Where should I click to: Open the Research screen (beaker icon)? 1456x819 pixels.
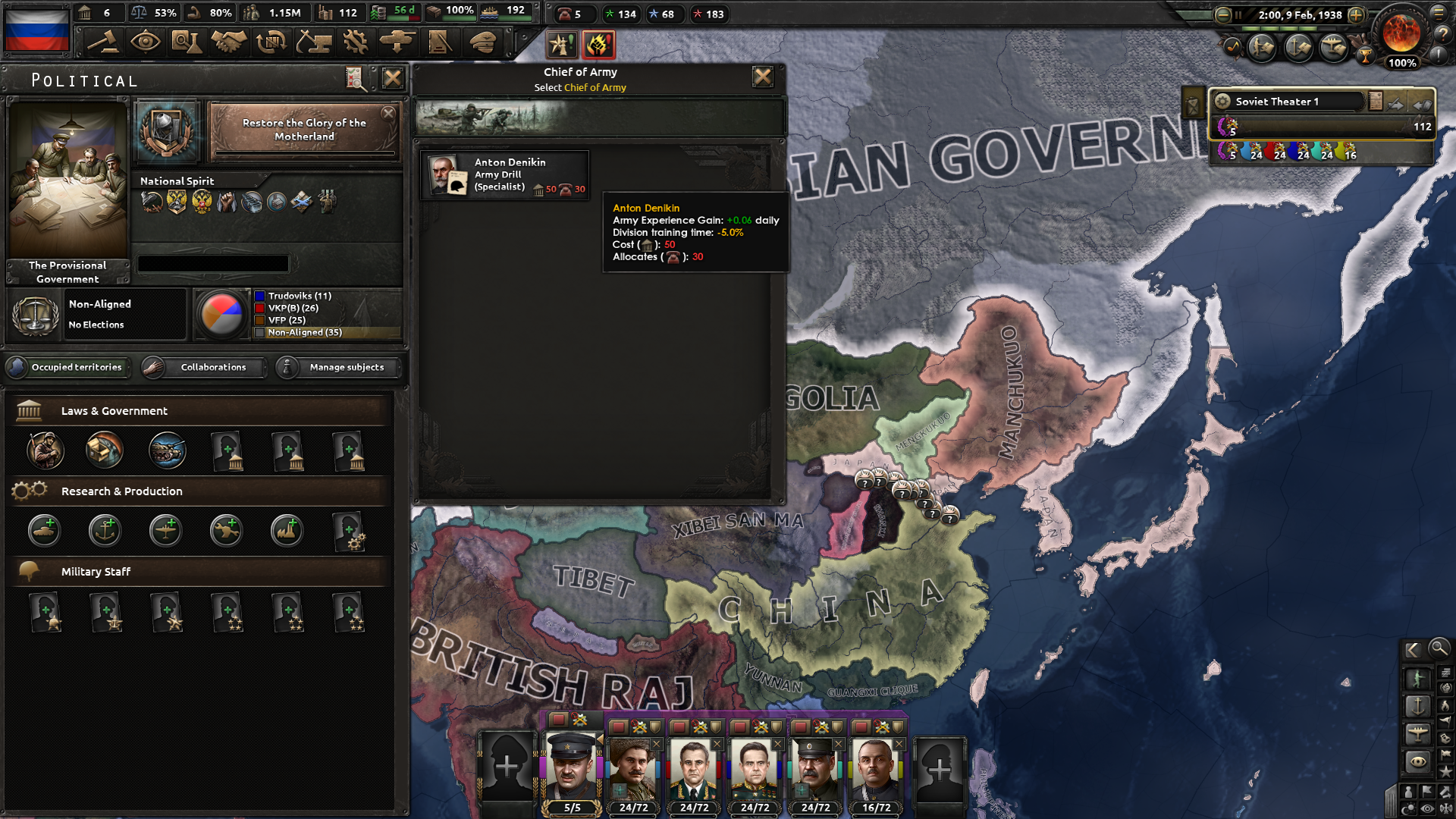(x=187, y=42)
